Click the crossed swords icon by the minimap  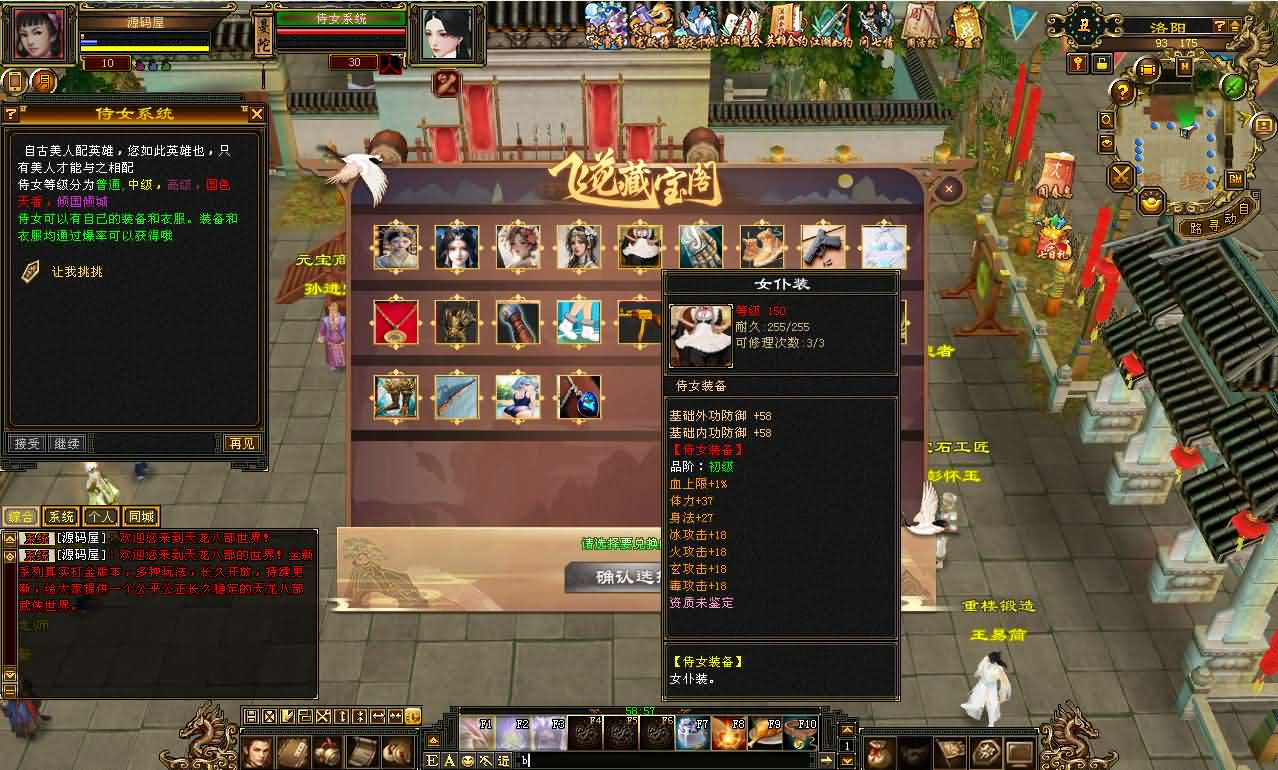click(x=1121, y=176)
